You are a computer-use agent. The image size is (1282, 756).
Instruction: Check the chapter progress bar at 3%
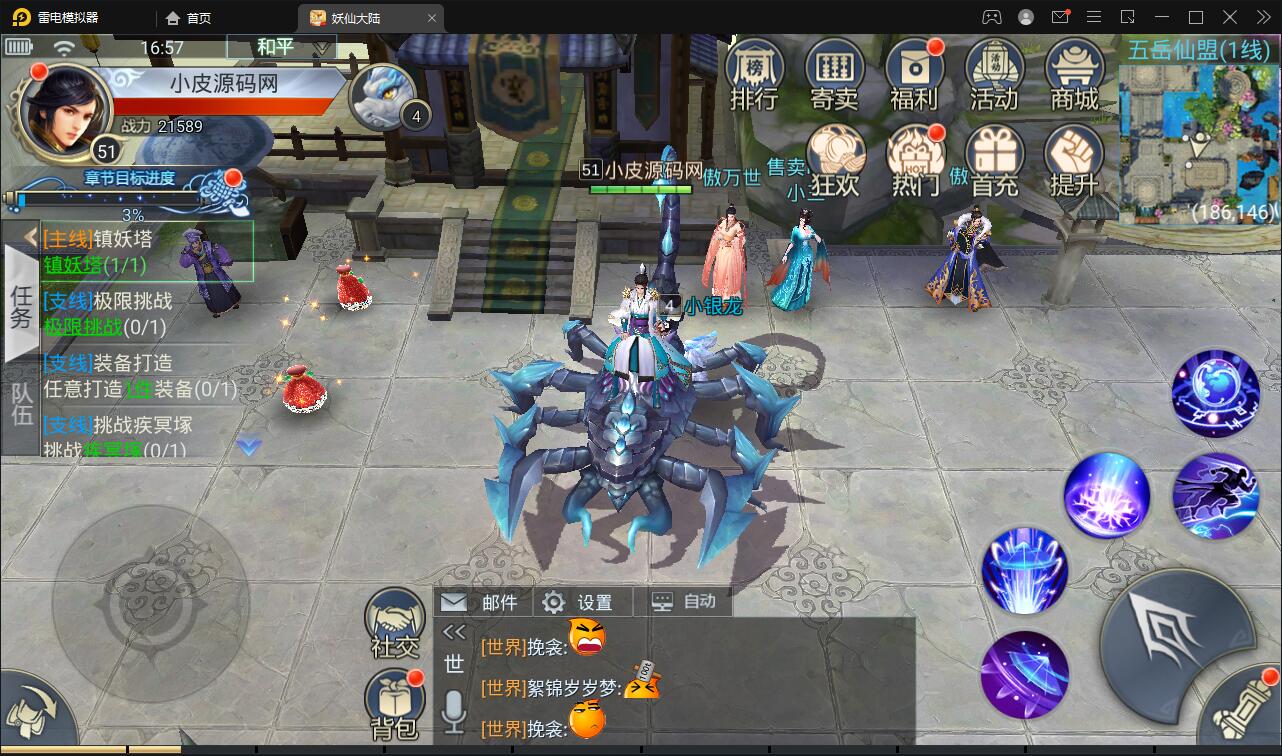110,198
